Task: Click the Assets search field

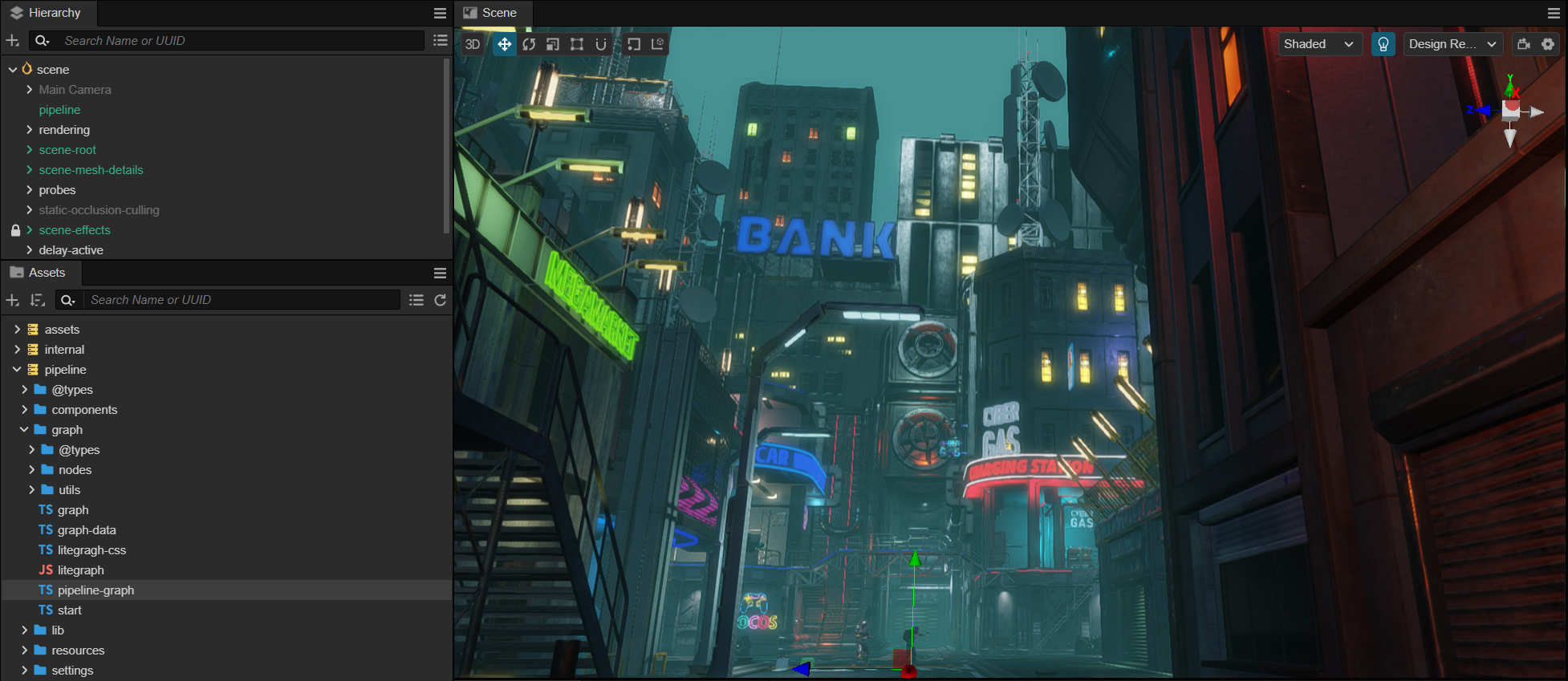Action: pyautogui.click(x=241, y=299)
